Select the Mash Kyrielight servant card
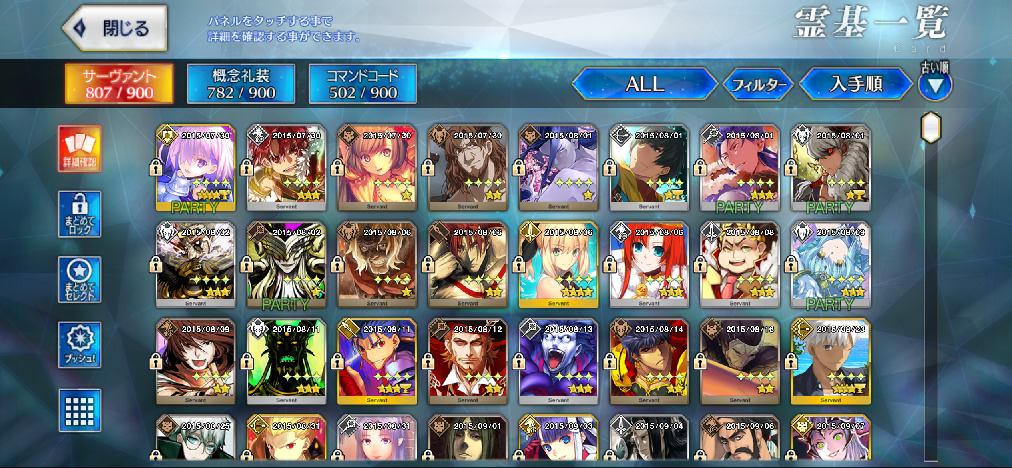Viewport: 1012px width, 468px height. pos(195,167)
